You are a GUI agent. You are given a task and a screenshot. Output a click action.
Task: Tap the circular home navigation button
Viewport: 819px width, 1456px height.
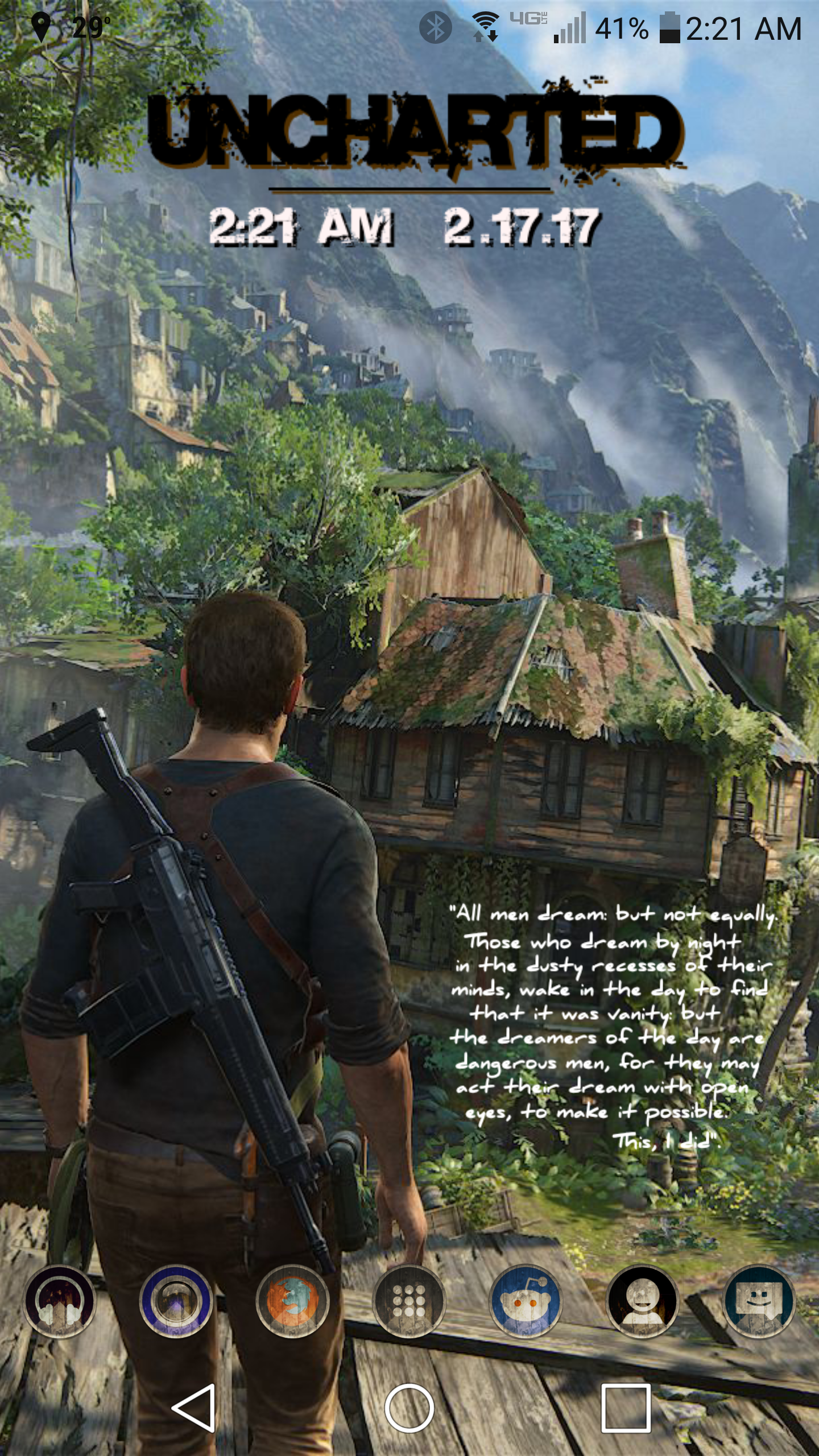point(409,1408)
